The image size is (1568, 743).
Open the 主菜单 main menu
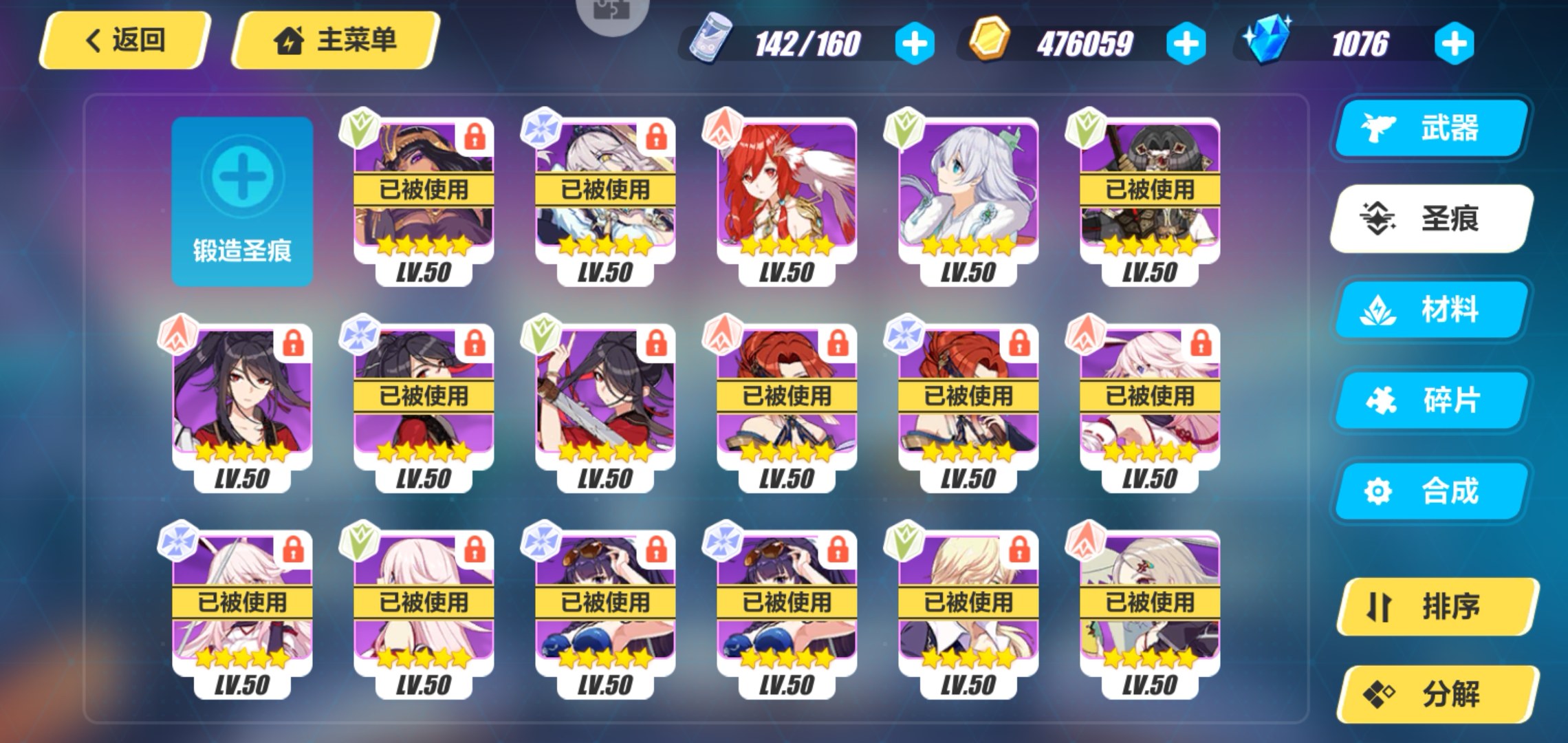pos(336,40)
